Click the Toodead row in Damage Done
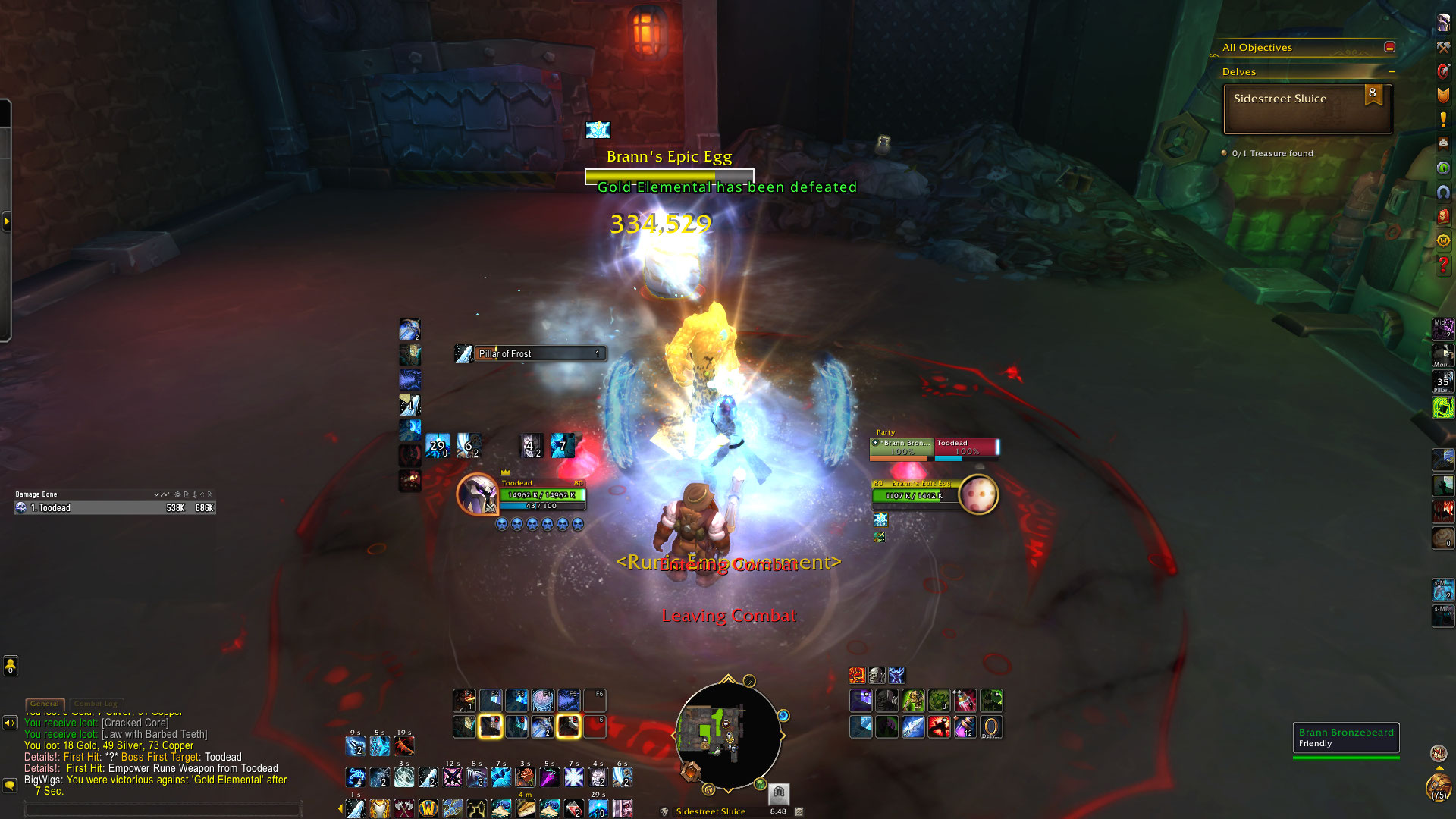This screenshot has width=1456, height=819. coord(115,508)
